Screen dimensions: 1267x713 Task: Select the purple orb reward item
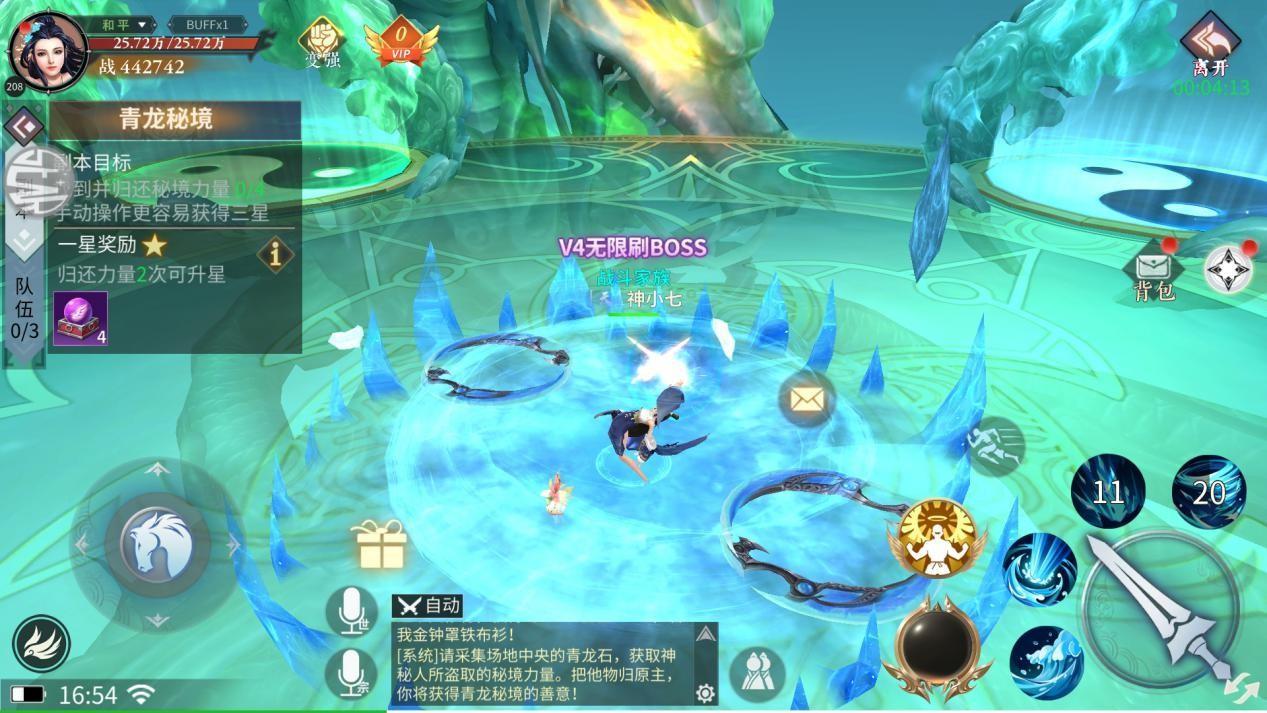point(80,319)
